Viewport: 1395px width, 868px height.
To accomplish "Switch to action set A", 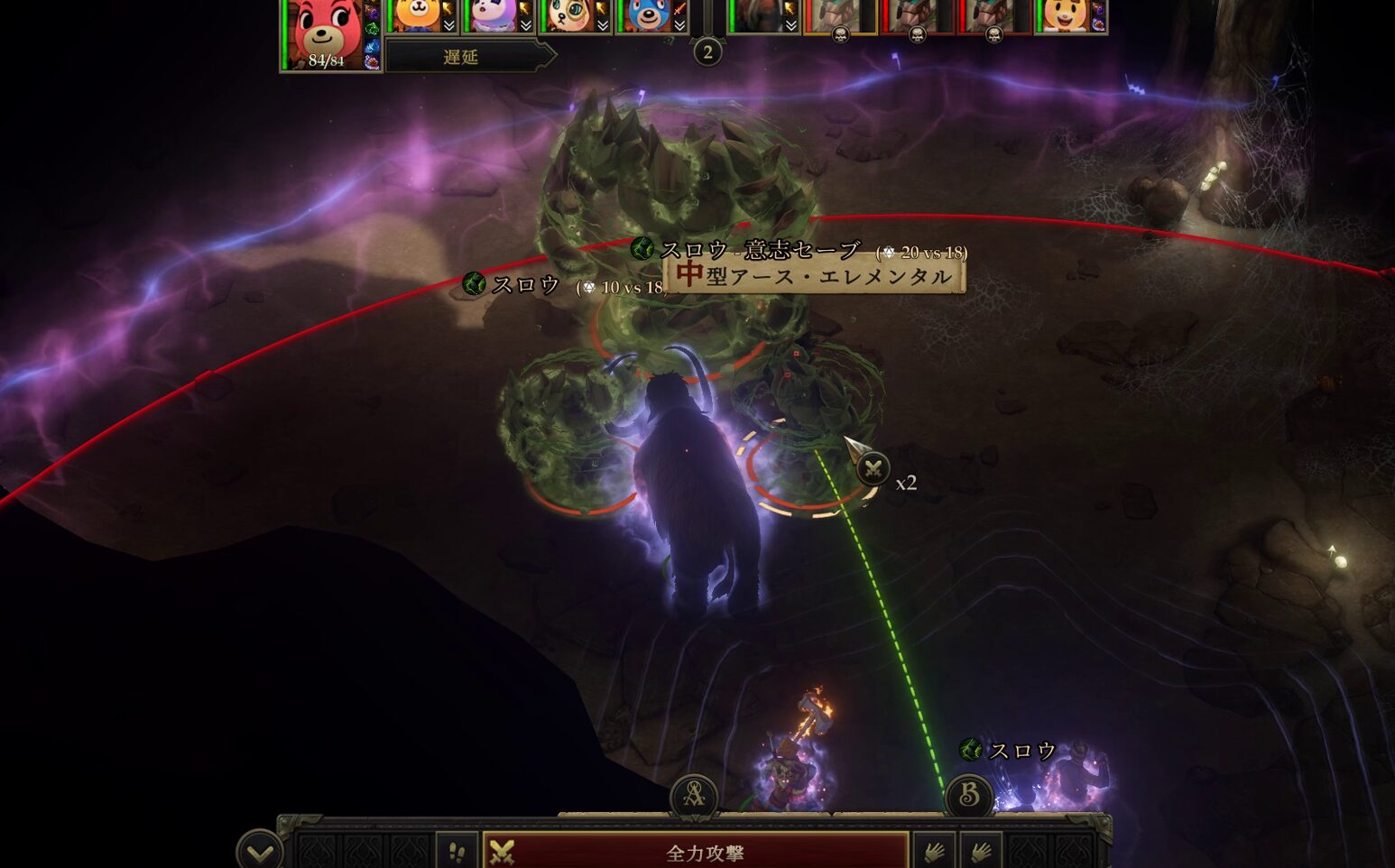I will click(x=694, y=795).
